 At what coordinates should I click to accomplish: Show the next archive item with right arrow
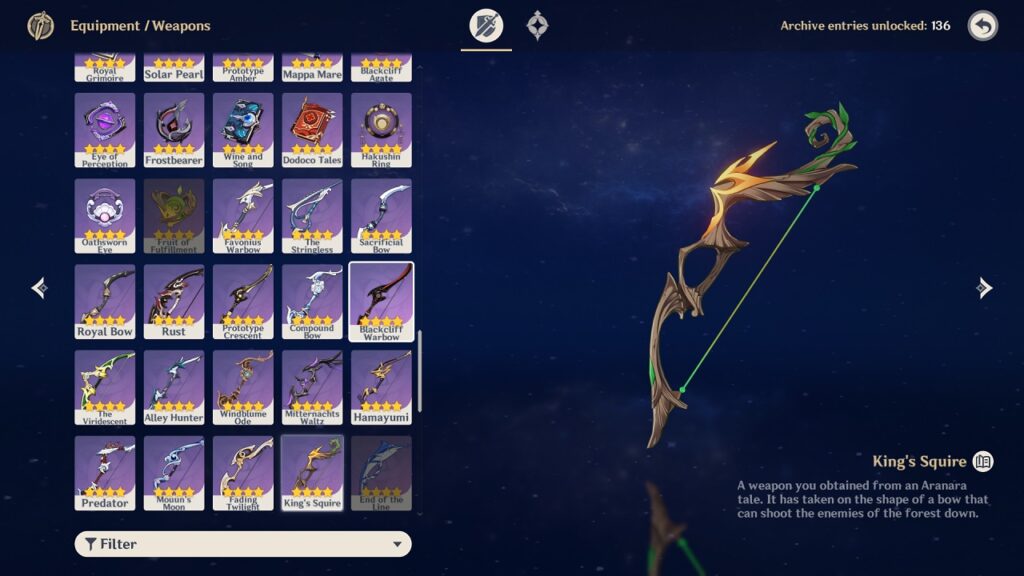[x=984, y=288]
